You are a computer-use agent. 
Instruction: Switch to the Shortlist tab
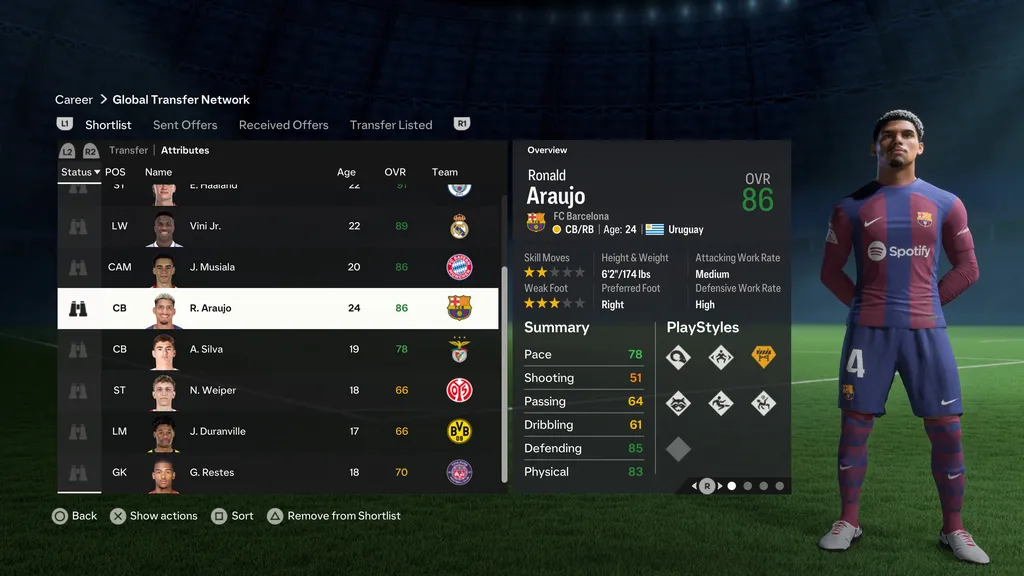tap(108, 125)
